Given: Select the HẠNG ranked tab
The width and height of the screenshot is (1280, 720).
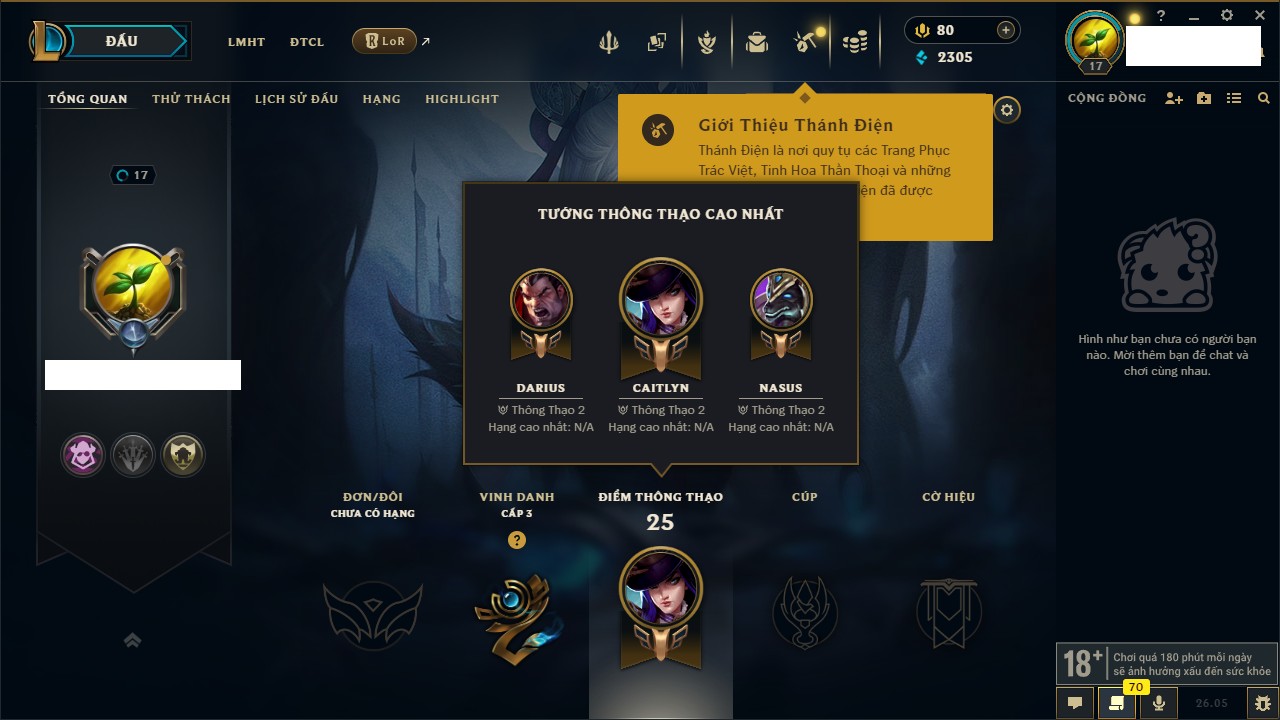Looking at the screenshot, I should (381, 99).
